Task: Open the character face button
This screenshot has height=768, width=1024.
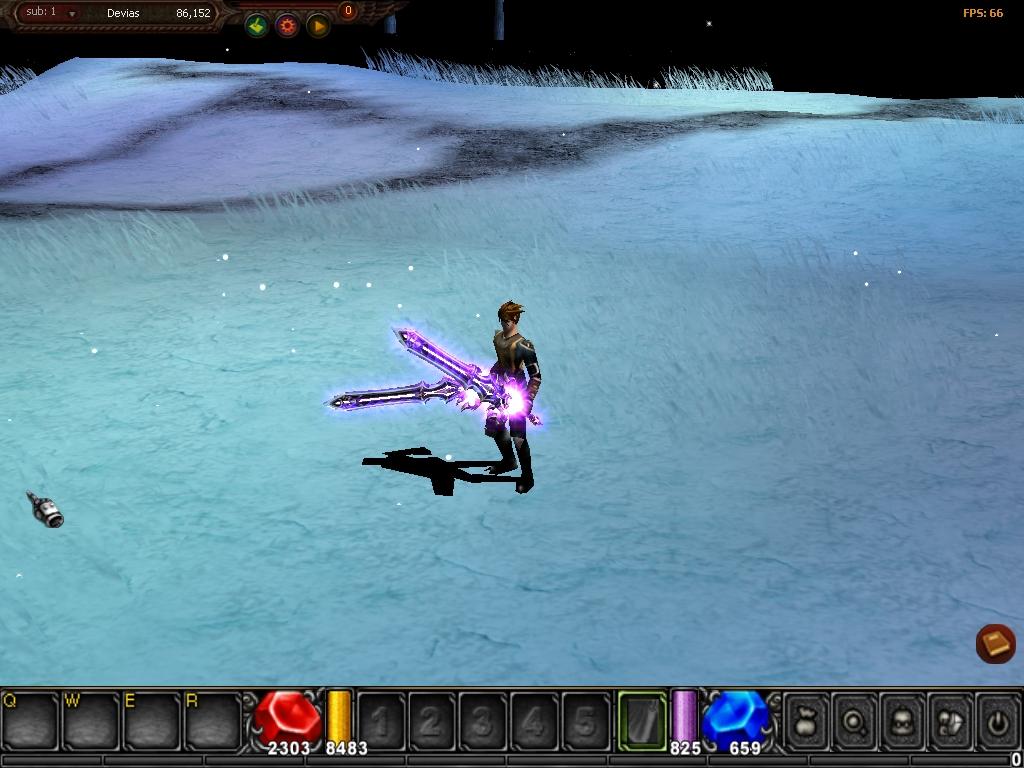Action: (x=902, y=721)
